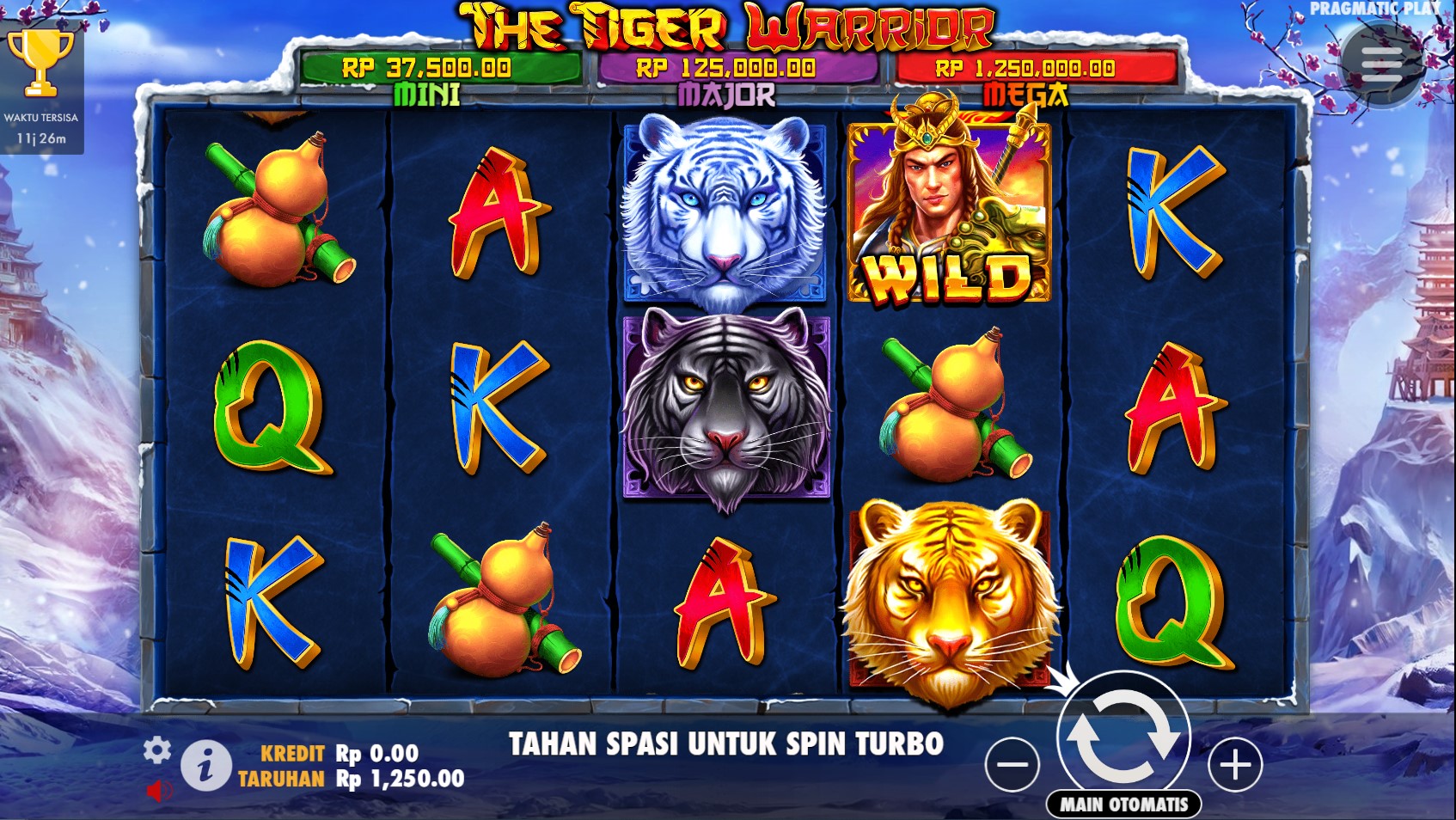1456x820 pixels.
Task: Open the hamburger menu
Action: (x=1381, y=62)
